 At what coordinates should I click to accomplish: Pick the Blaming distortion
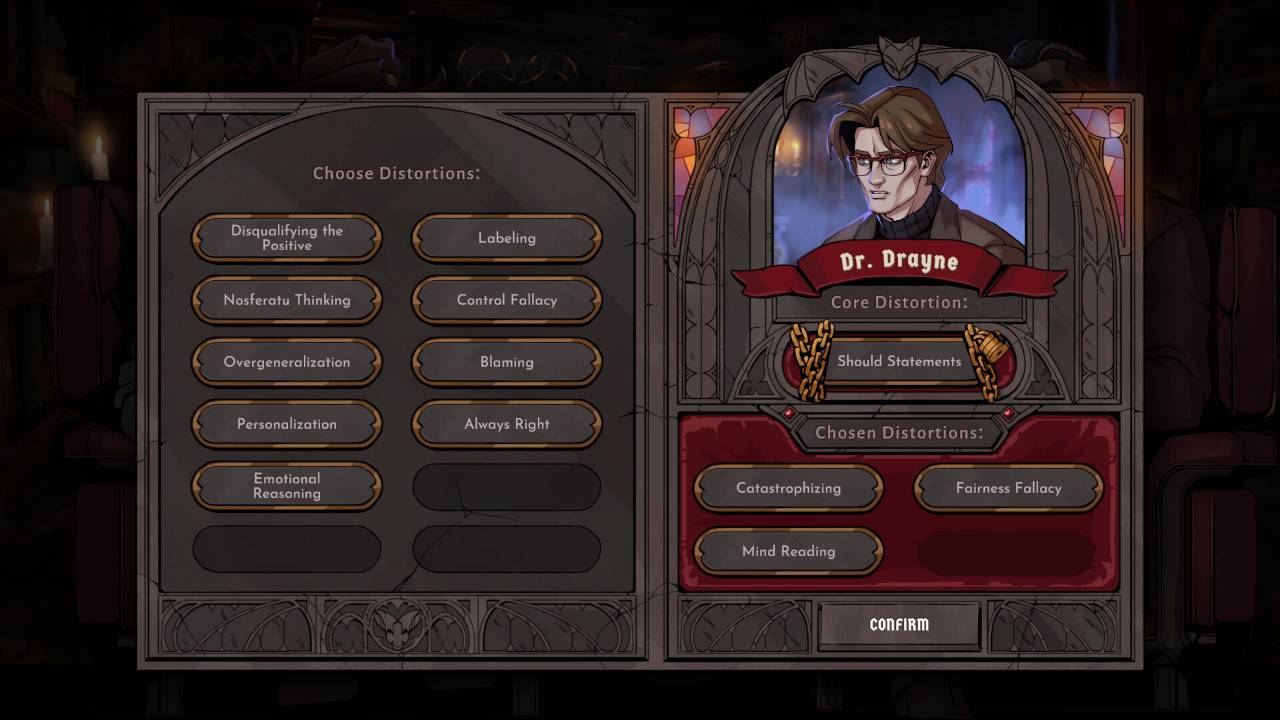click(506, 362)
